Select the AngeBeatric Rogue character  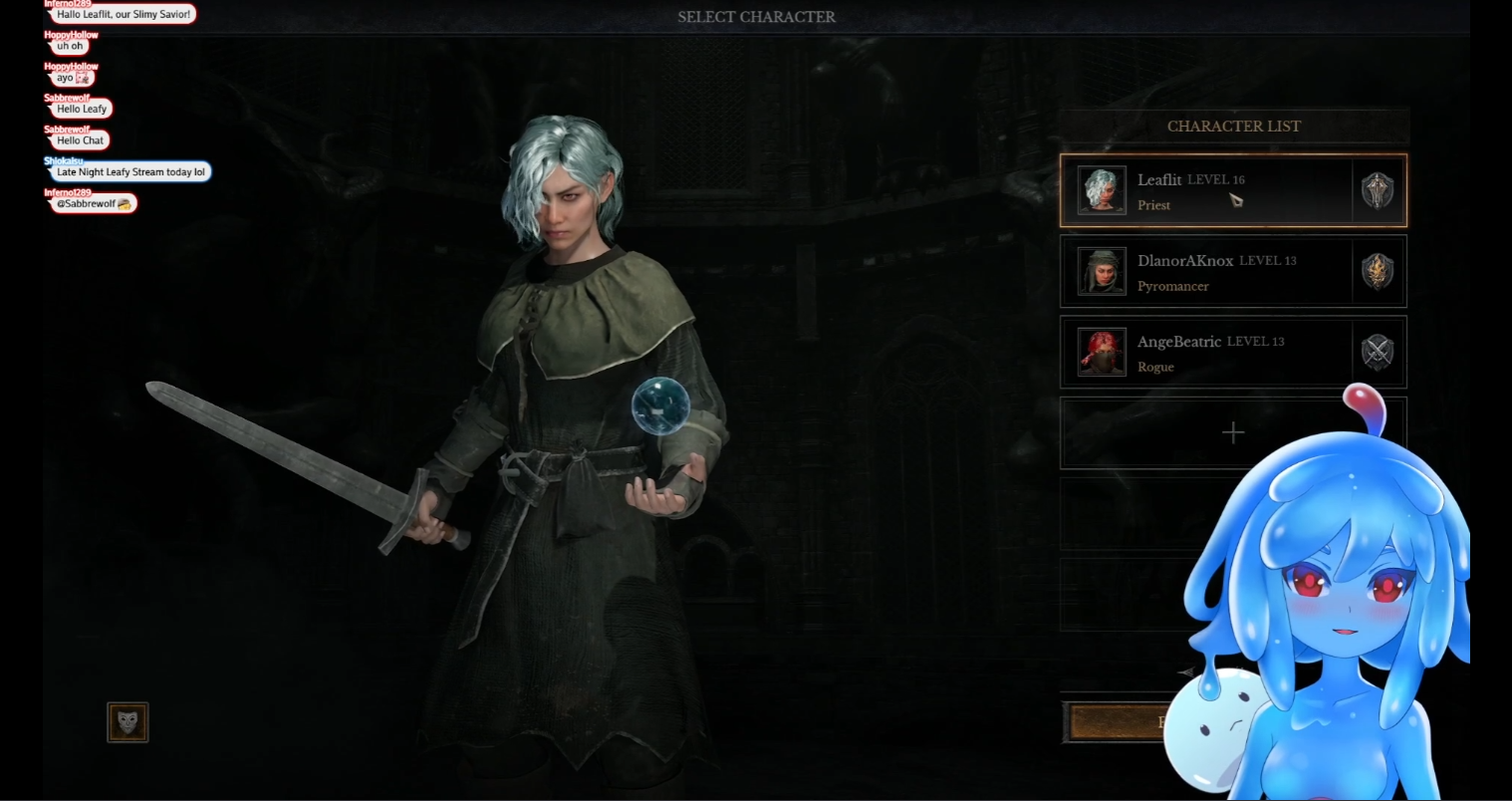pyautogui.click(x=1232, y=352)
